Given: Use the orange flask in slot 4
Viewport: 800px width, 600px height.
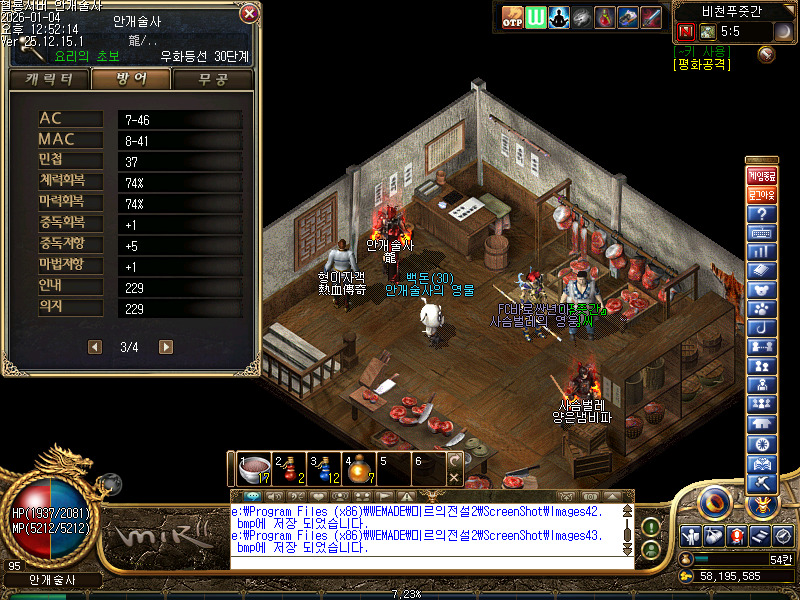Looking at the screenshot, I should pyautogui.click(x=360, y=468).
